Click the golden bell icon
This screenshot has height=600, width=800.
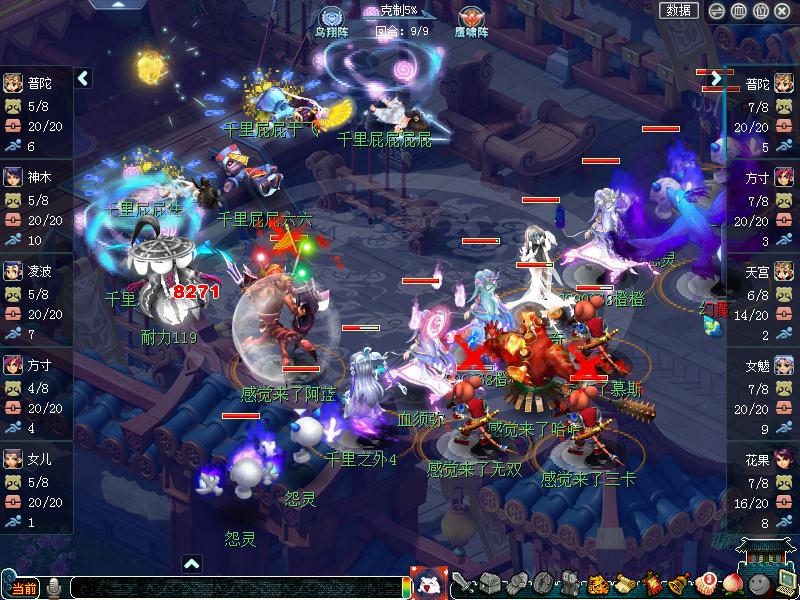coord(679,584)
